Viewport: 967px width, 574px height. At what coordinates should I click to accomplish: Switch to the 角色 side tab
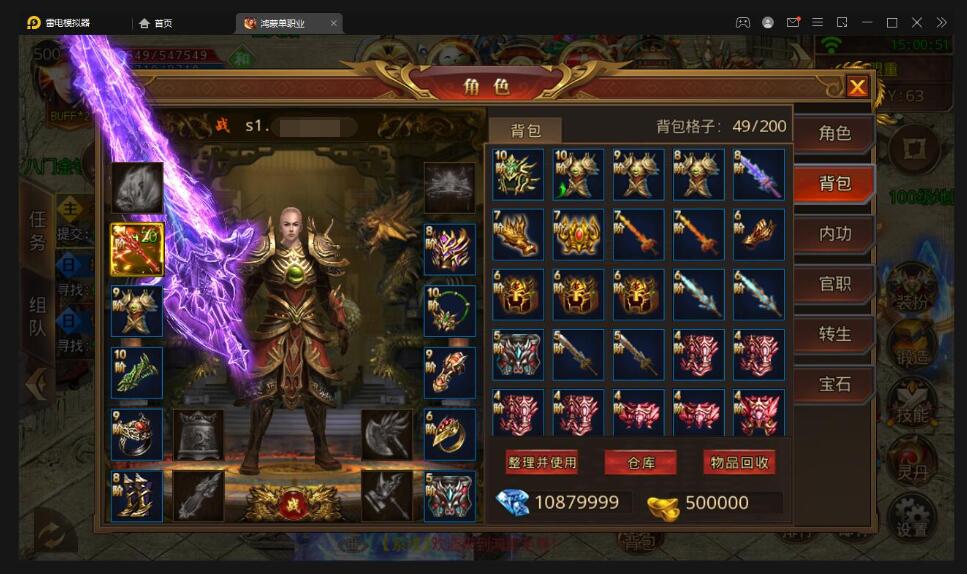[834, 134]
